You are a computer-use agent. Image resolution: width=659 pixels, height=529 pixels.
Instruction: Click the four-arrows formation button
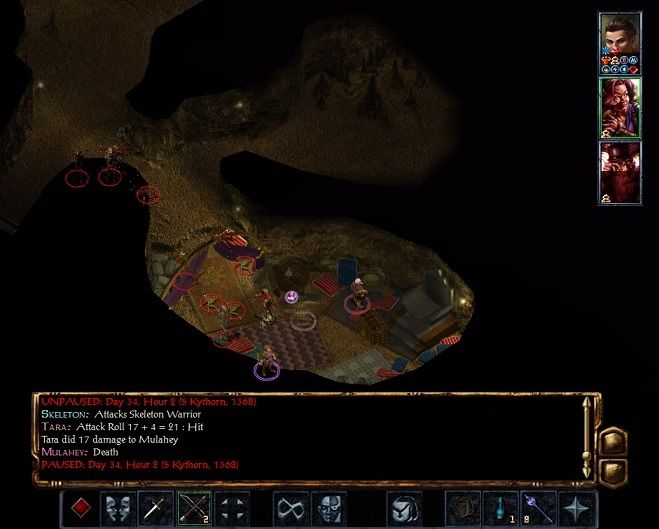[230, 507]
